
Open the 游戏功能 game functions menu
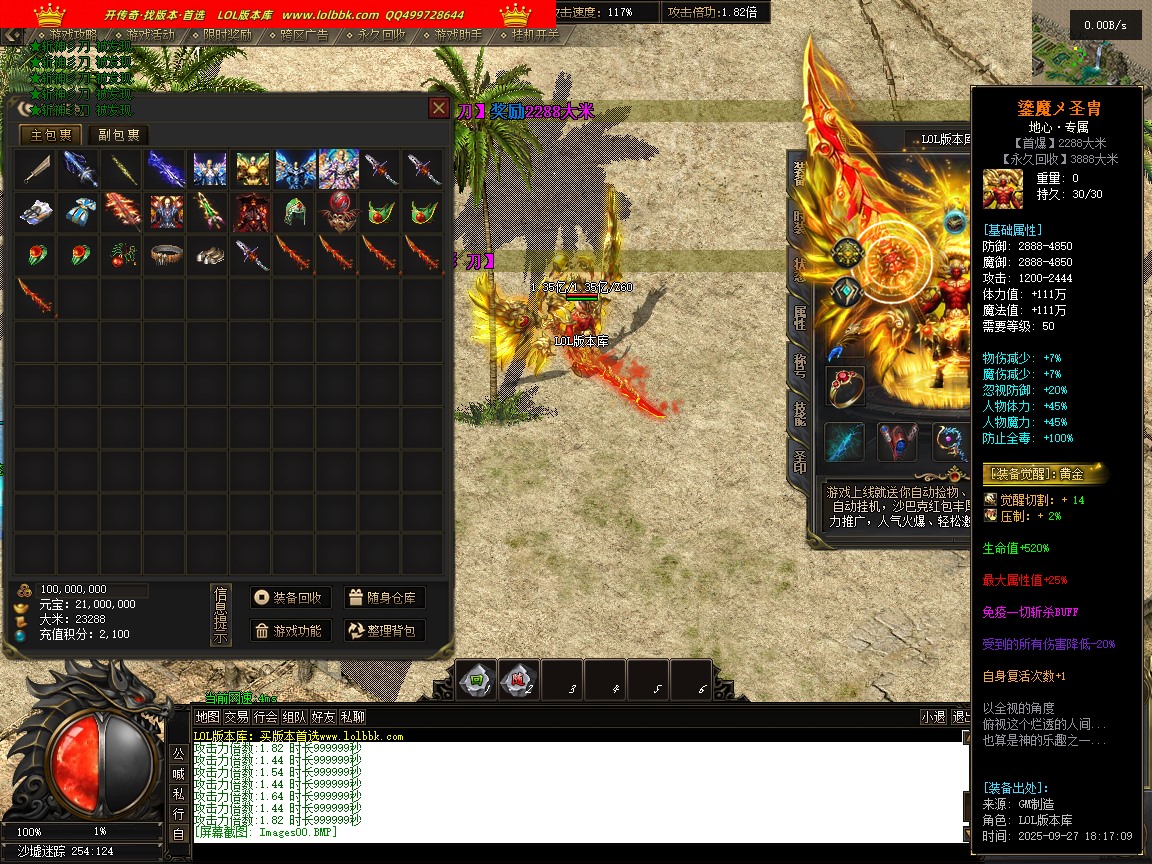pyautogui.click(x=289, y=630)
